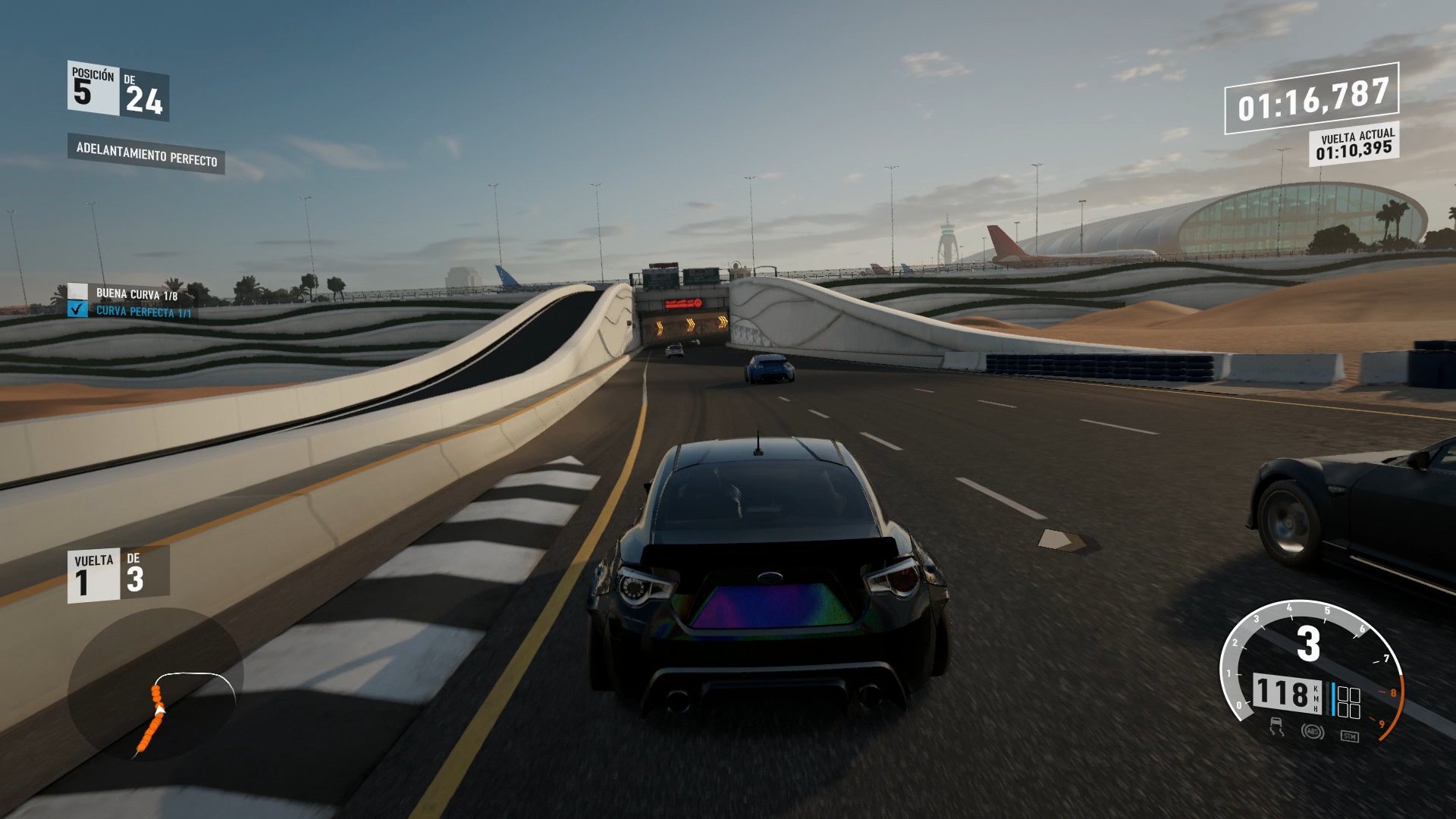Toggle the CURVA PERFECTA 1/1 checkmark
The image size is (1456, 819).
pyautogui.click(x=77, y=309)
